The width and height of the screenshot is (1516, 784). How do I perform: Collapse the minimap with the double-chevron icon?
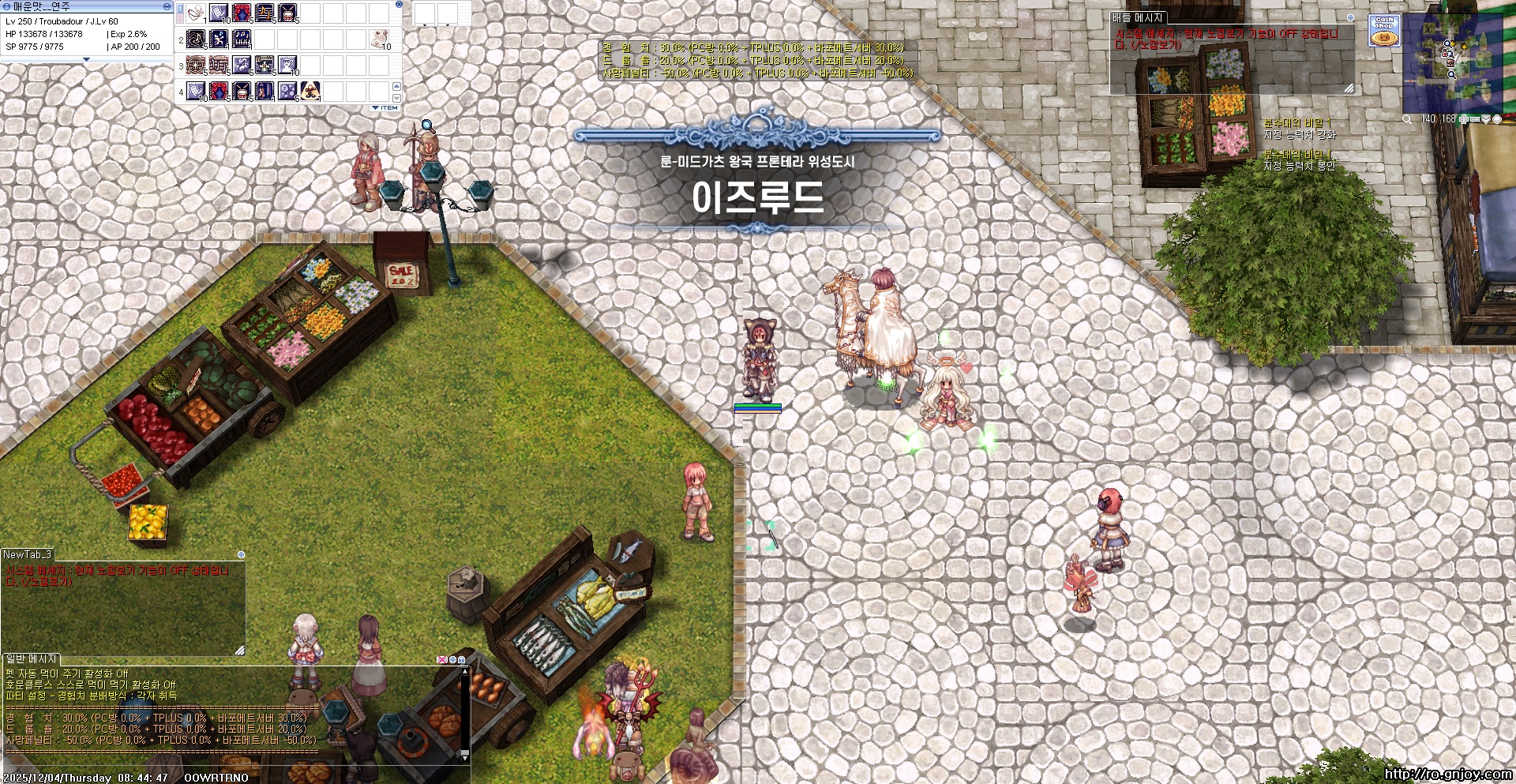[x=1486, y=119]
